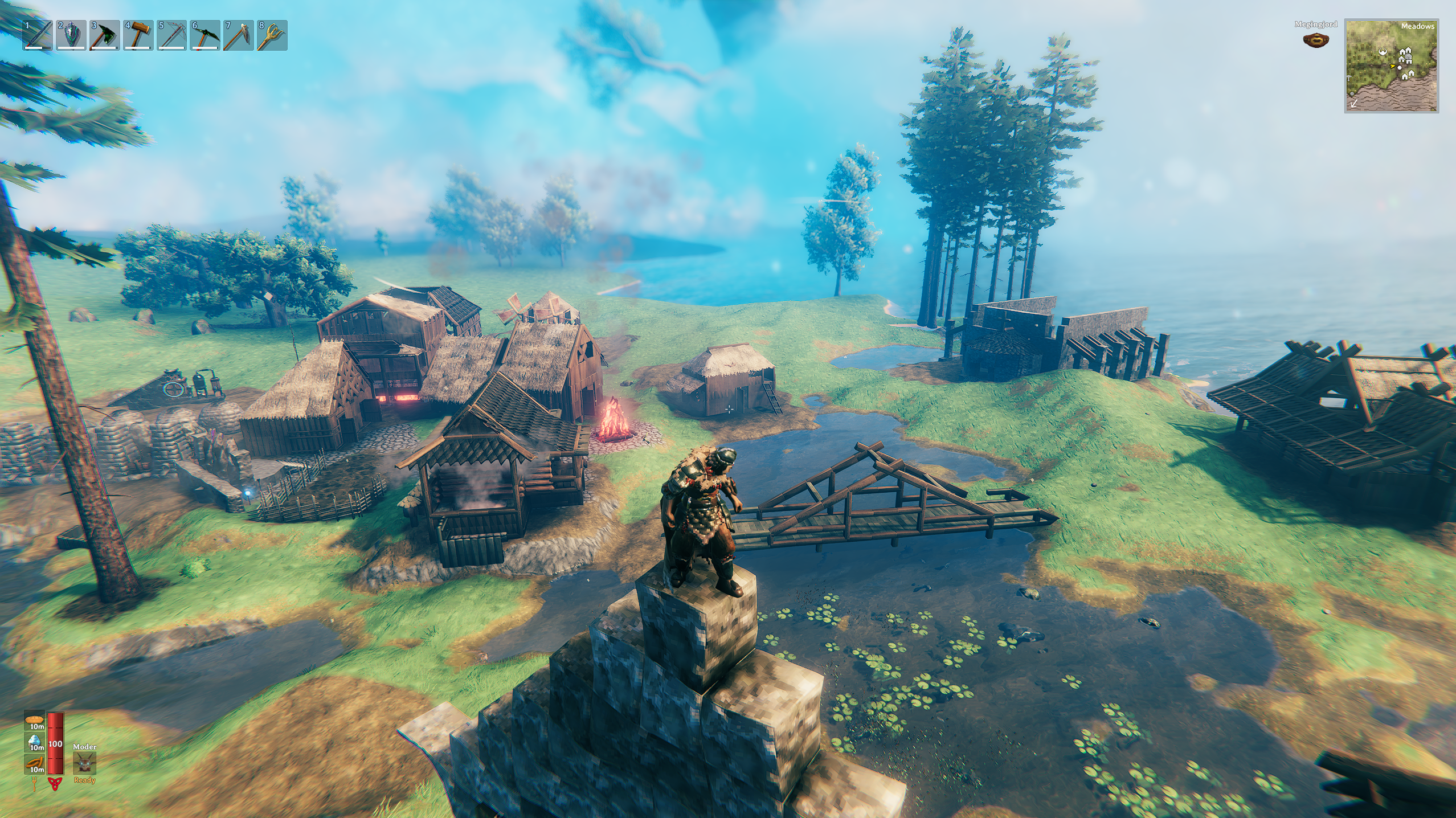Equip the shield in hotbar slot 2
The width and height of the screenshot is (1456, 818).
[x=71, y=35]
